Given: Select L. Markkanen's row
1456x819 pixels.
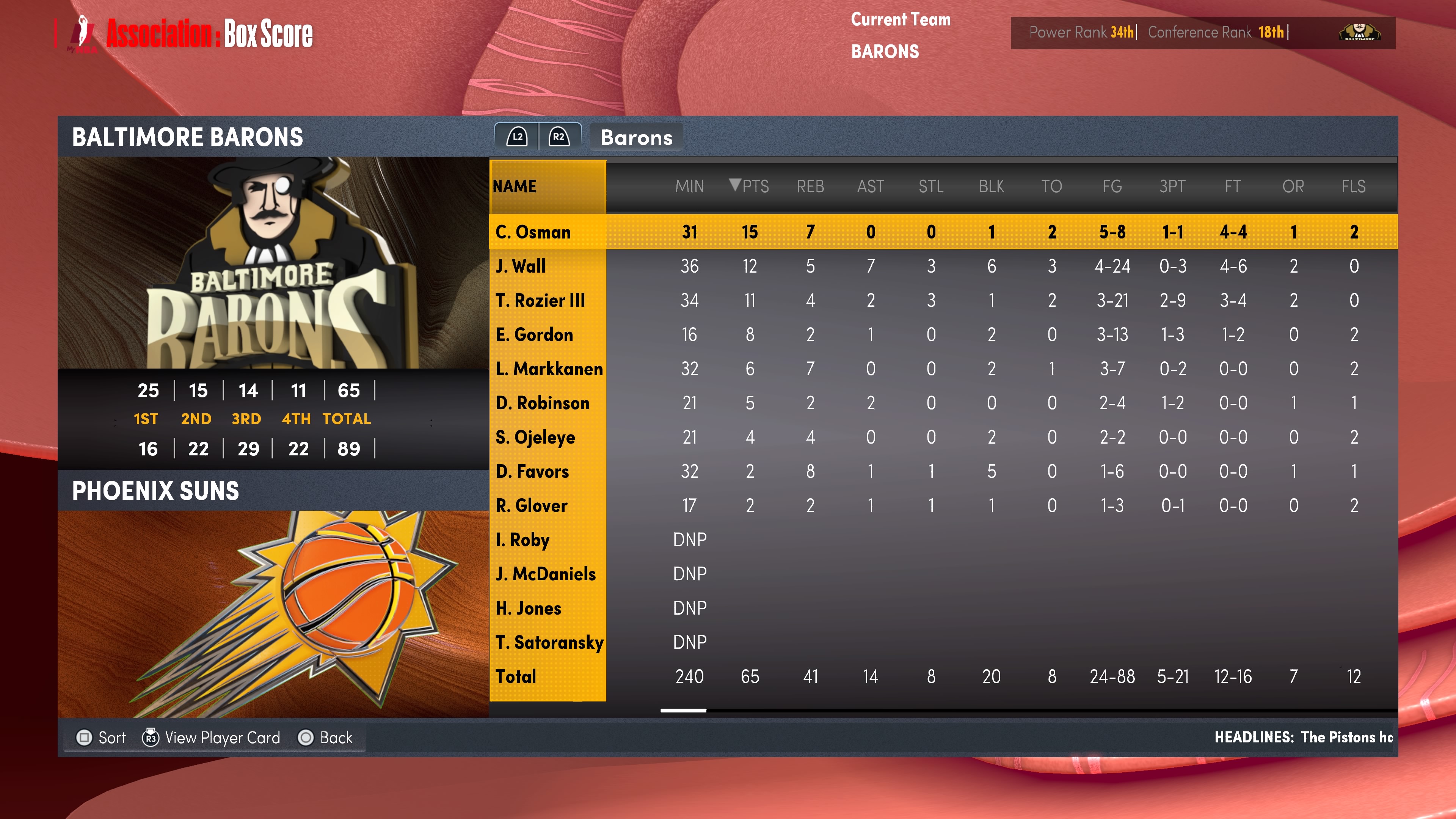Looking at the screenshot, I should (x=549, y=369).
